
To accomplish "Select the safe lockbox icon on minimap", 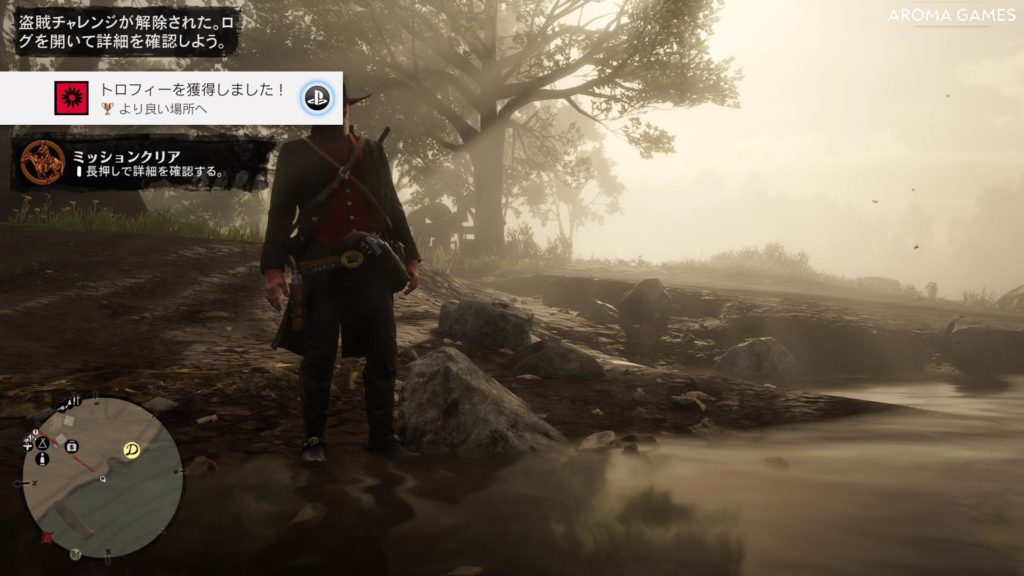I will (72, 446).
